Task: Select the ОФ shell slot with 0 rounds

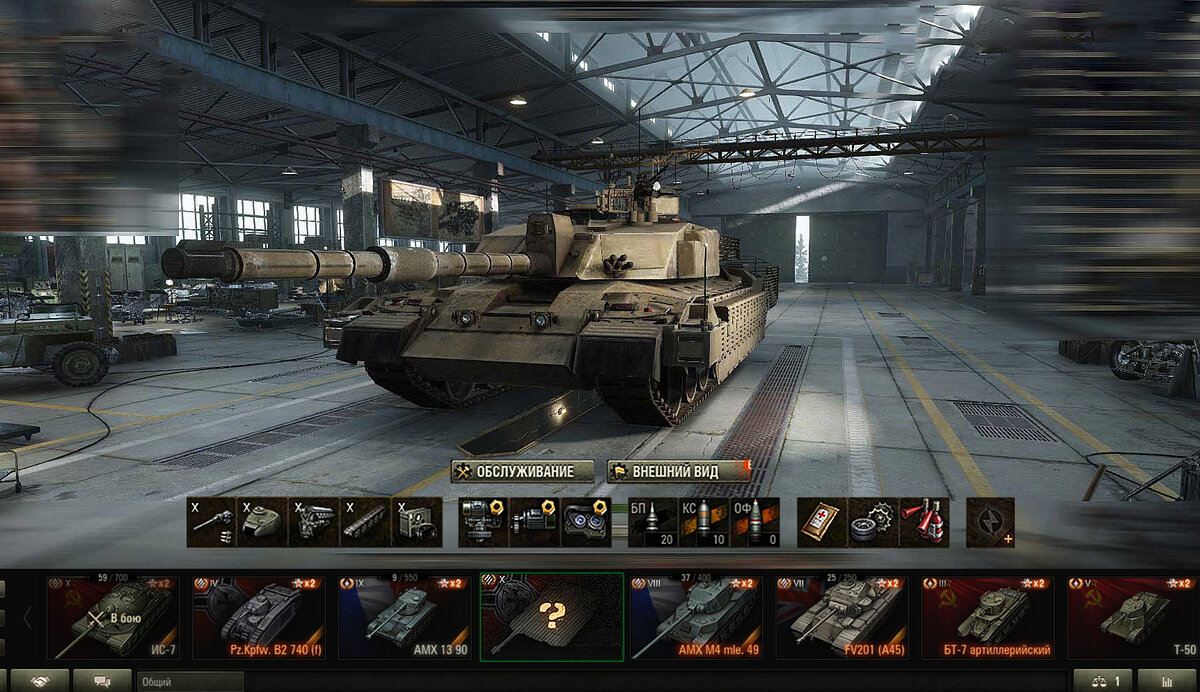Action: (x=755, y=522)
